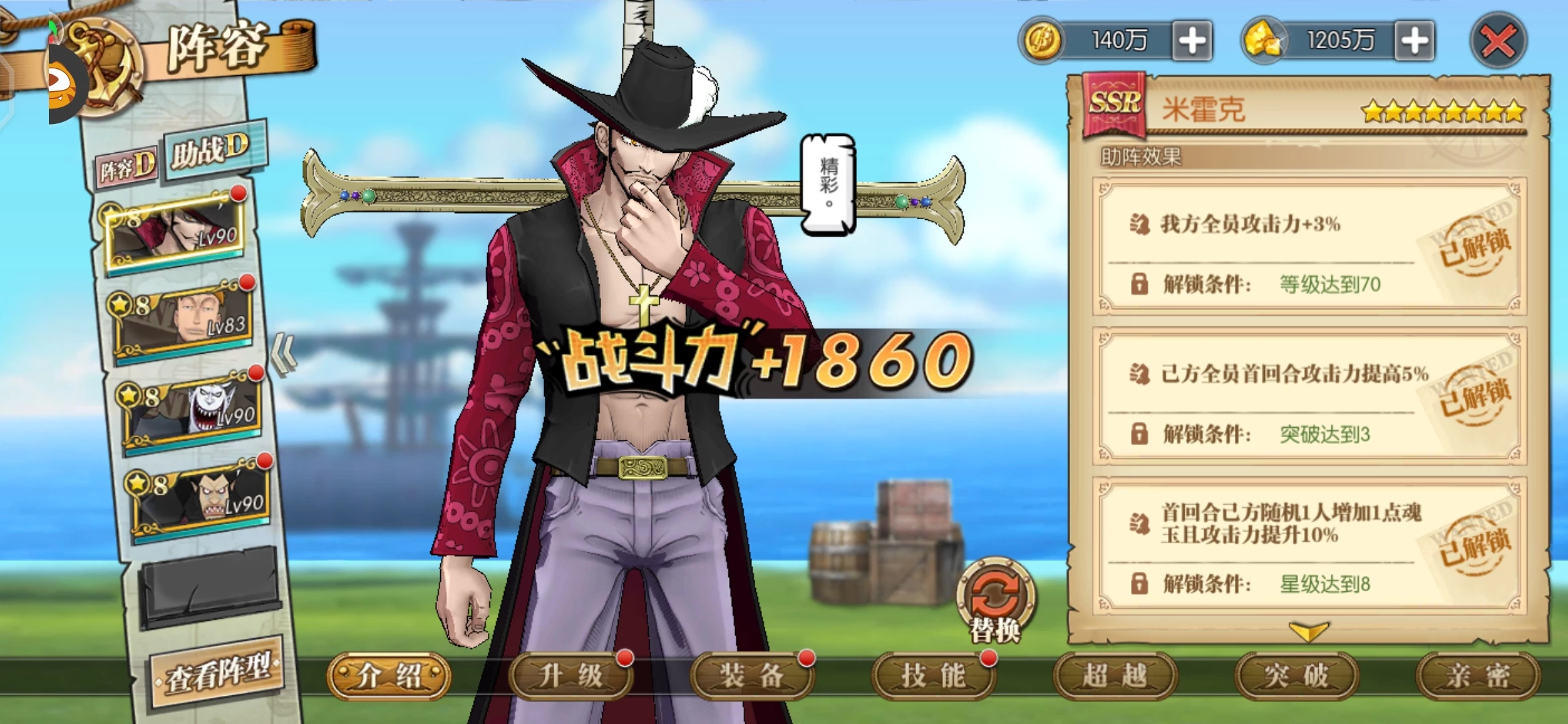Open the 装备 equipment tab
The height and width of the screenshot is (724, 1568).
752,676
